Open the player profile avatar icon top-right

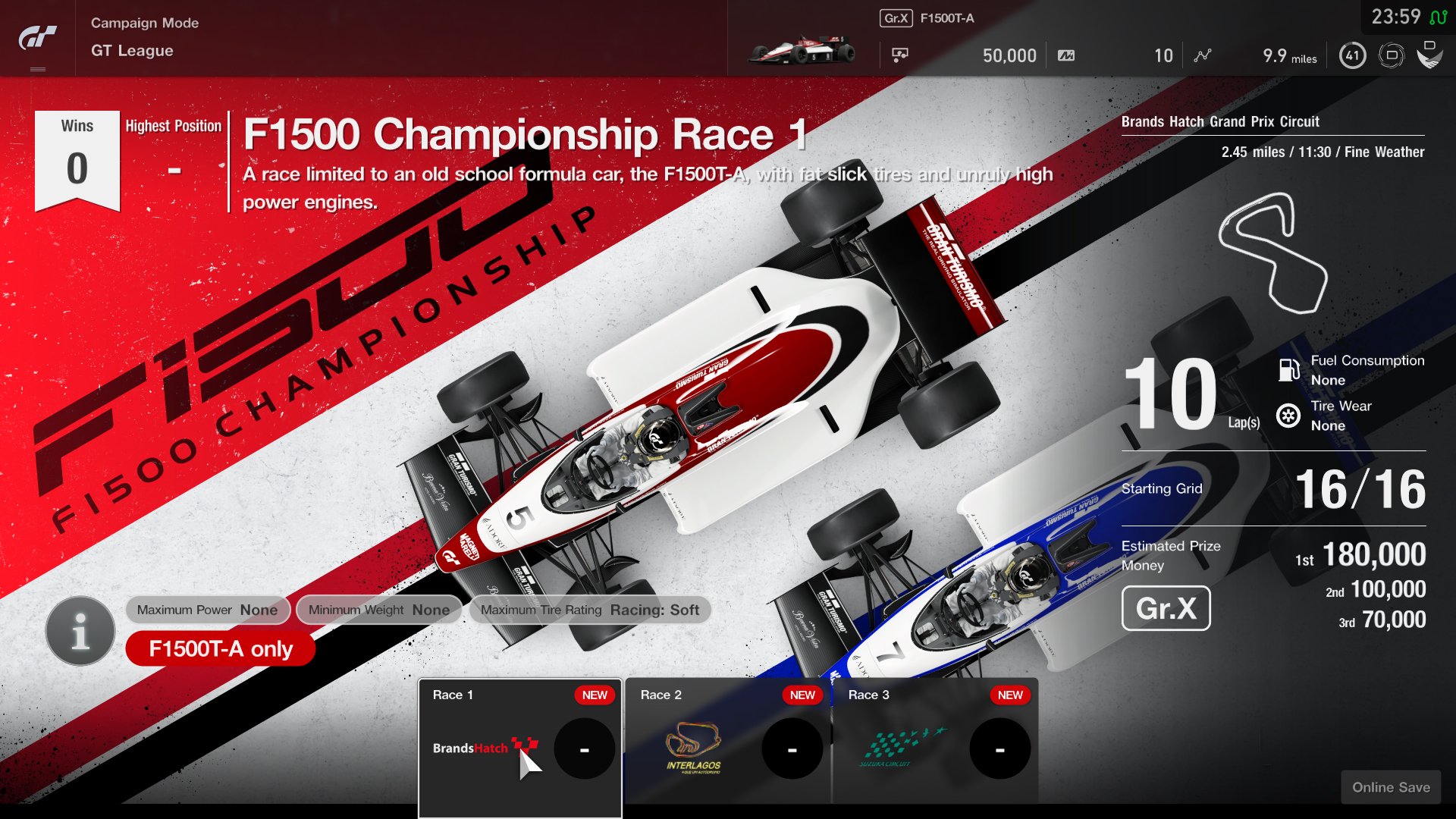[1432, 55]
